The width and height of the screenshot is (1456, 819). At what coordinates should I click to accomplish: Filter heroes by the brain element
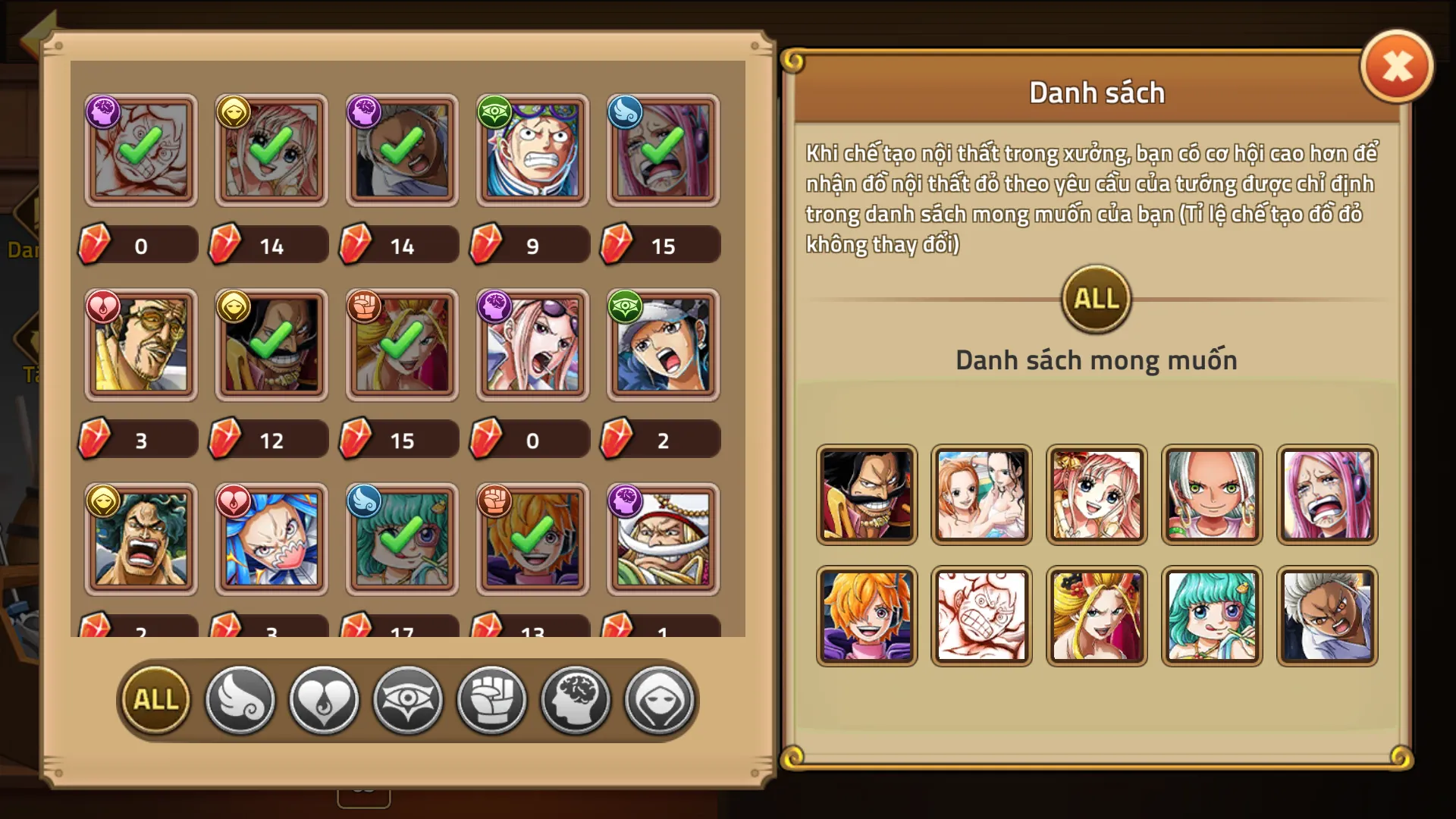click(x=575, y=700)
